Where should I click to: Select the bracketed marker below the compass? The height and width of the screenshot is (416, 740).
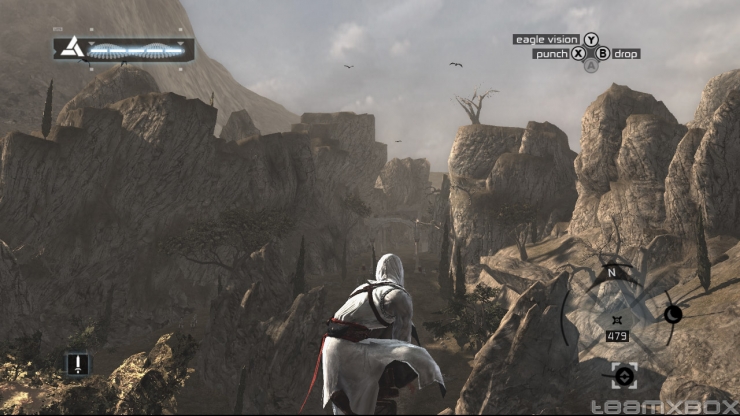[624, 376]
